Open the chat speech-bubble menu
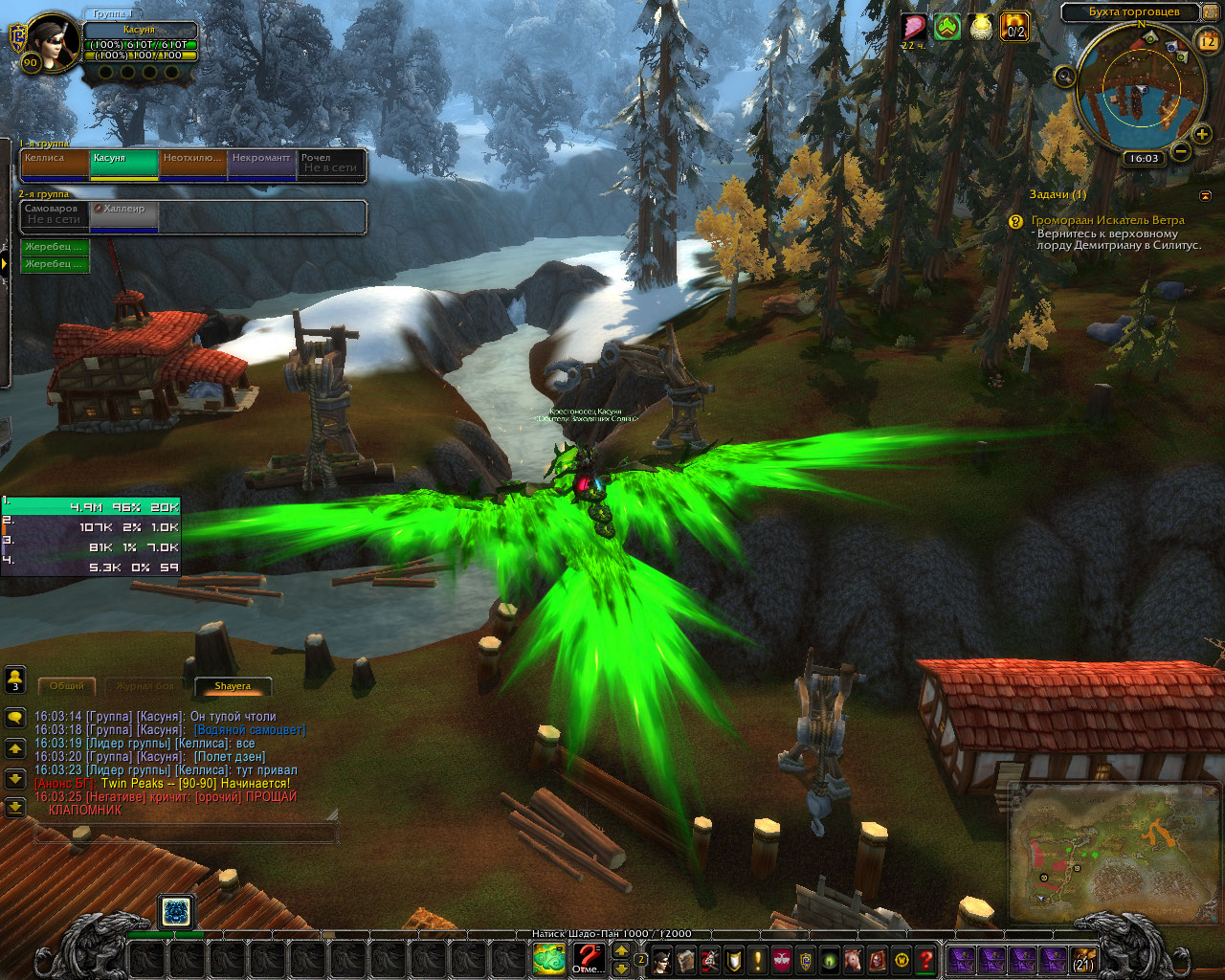Screen dimensions: 1225x980 click(x=15, y=718)
